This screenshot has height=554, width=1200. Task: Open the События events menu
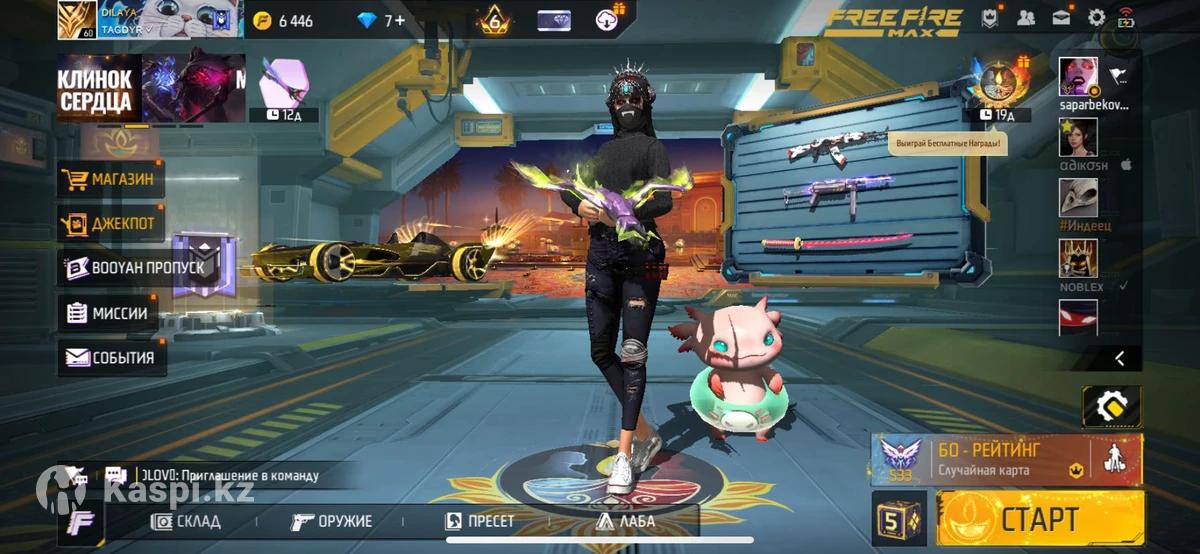[x=111, y=357]
